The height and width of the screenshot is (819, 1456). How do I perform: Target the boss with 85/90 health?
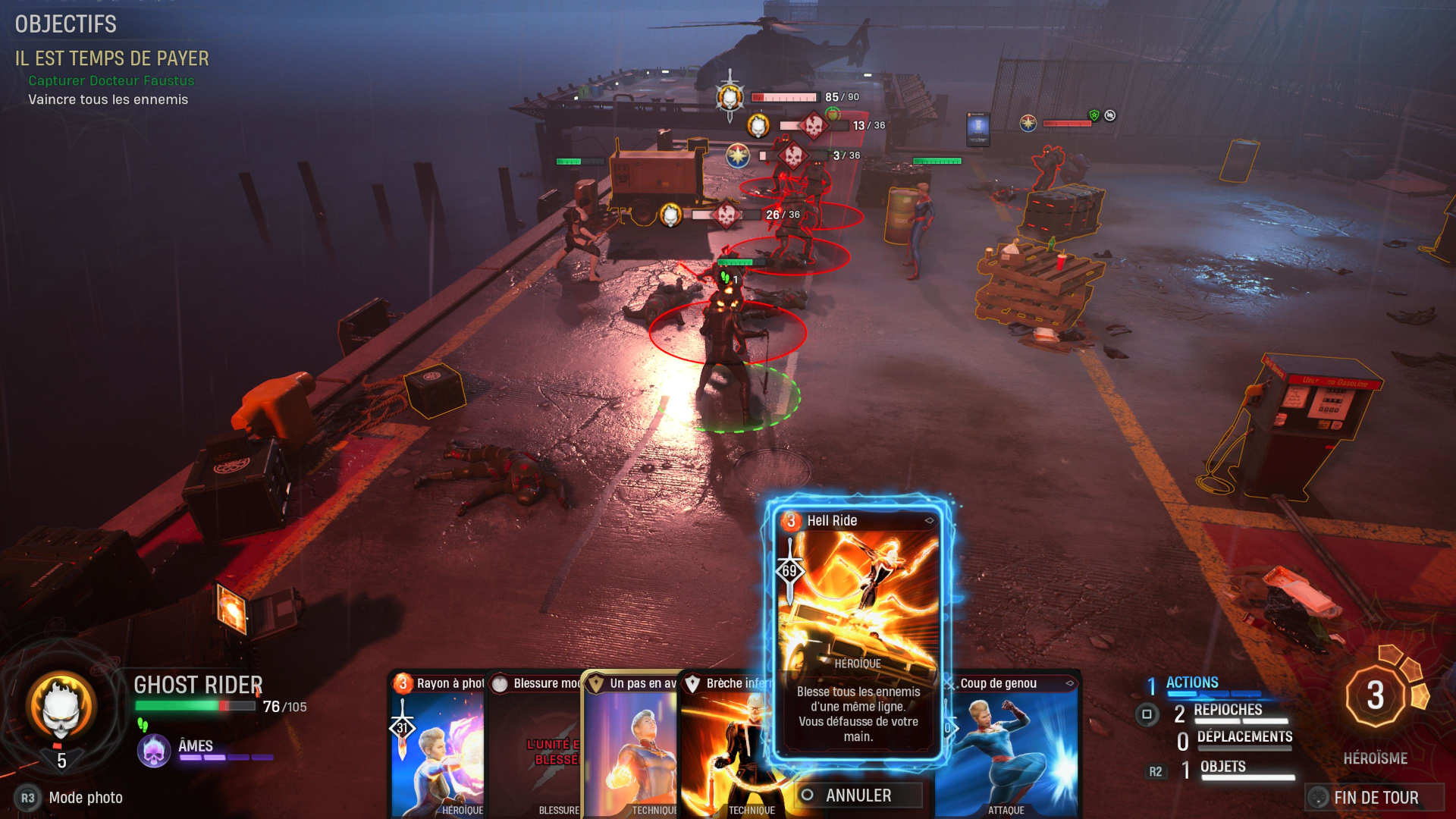click(x=730, y=97)
